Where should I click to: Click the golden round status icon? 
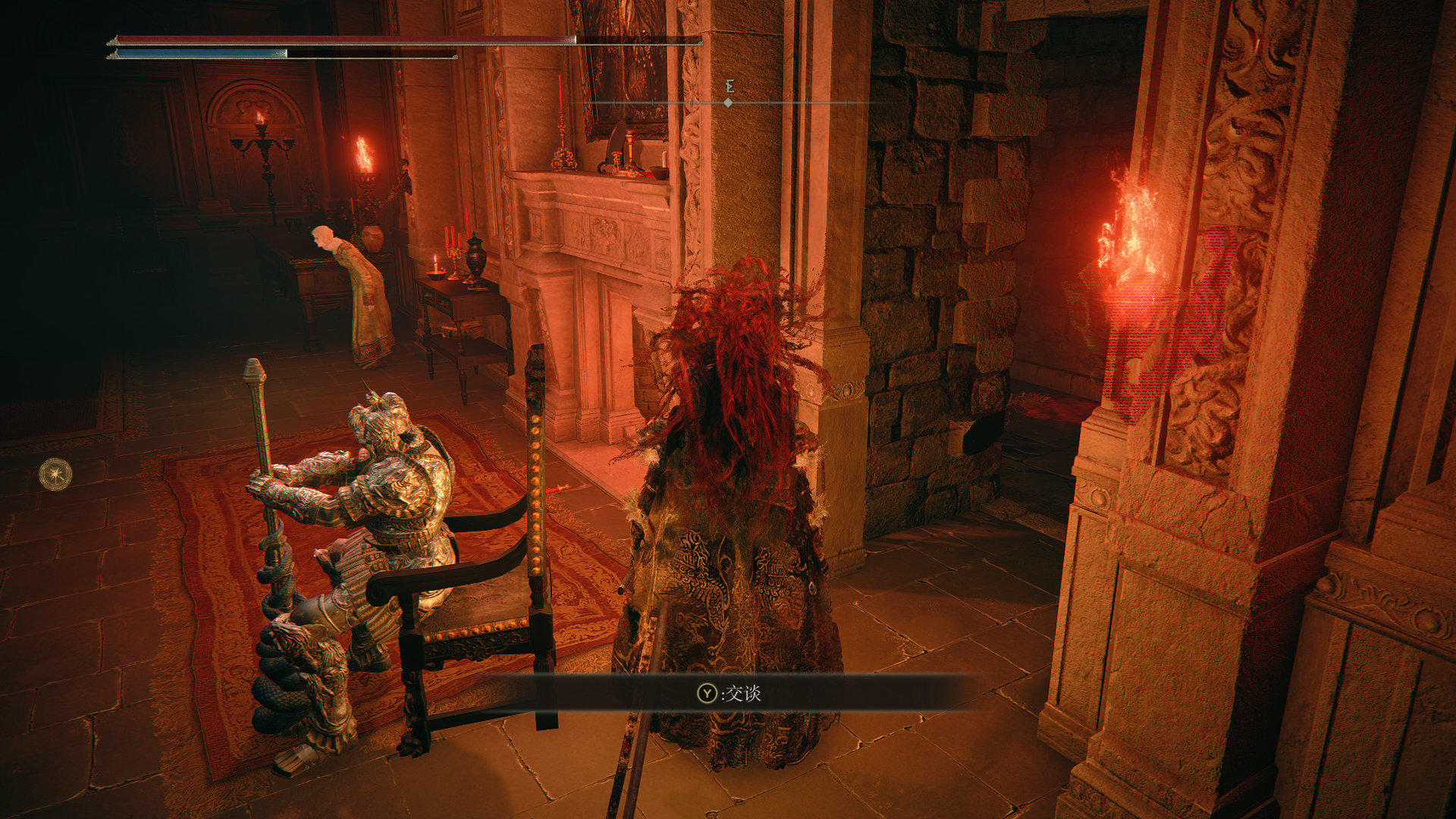(x=55, y=474)
